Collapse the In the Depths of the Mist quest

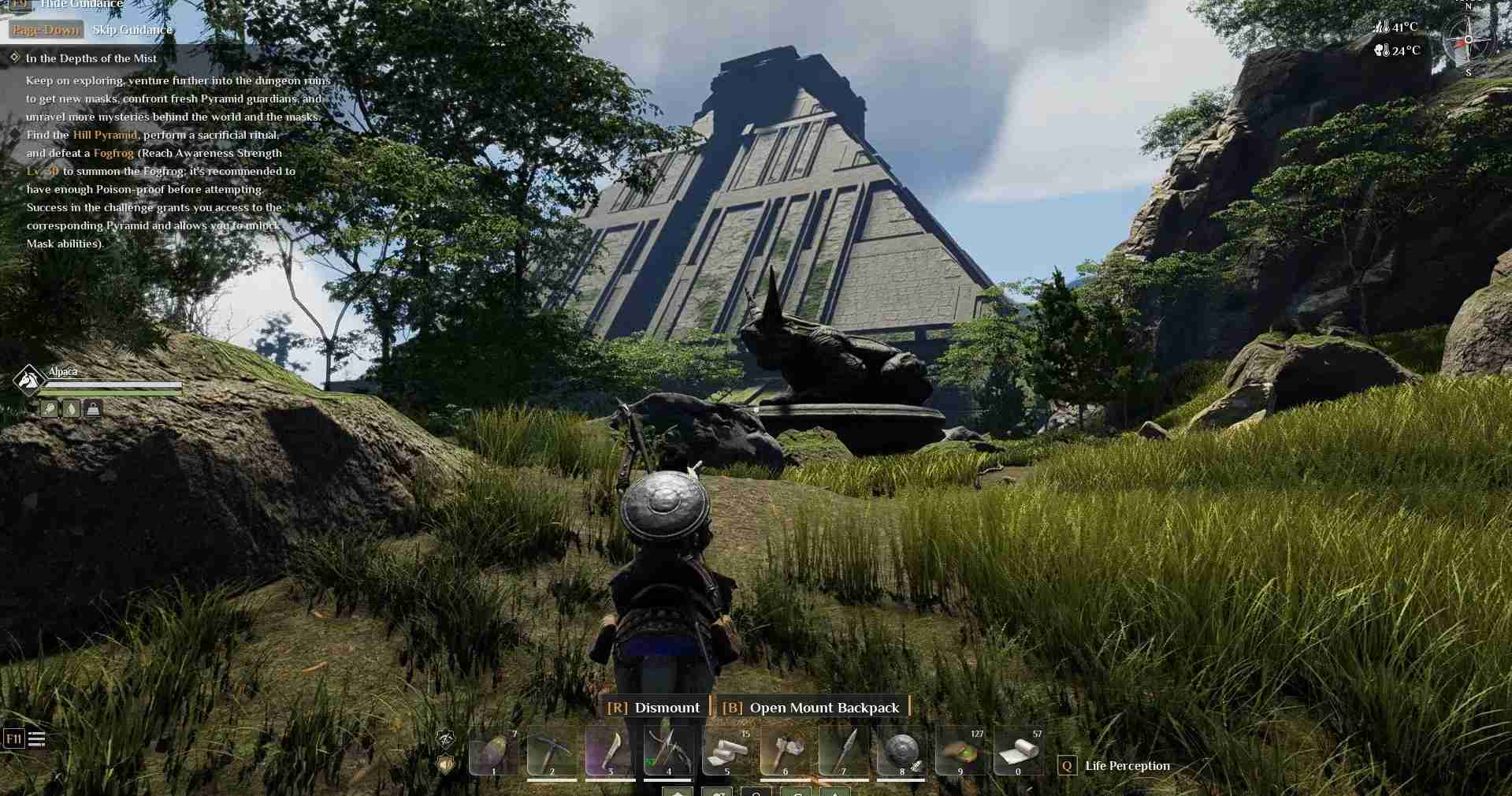[x=13, y=58]
